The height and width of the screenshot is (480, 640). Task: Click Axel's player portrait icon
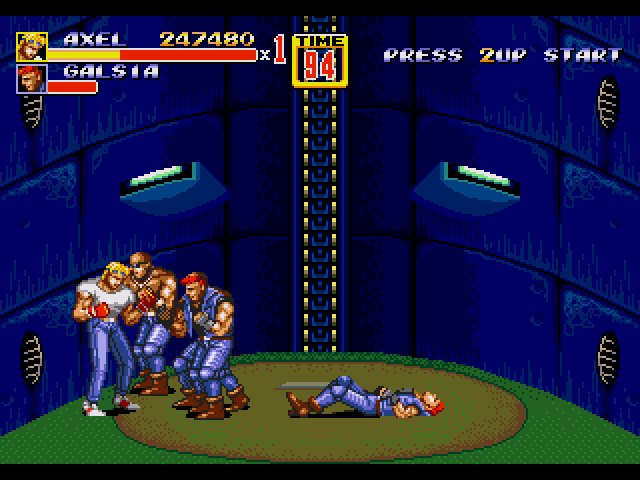coord(30,47)
